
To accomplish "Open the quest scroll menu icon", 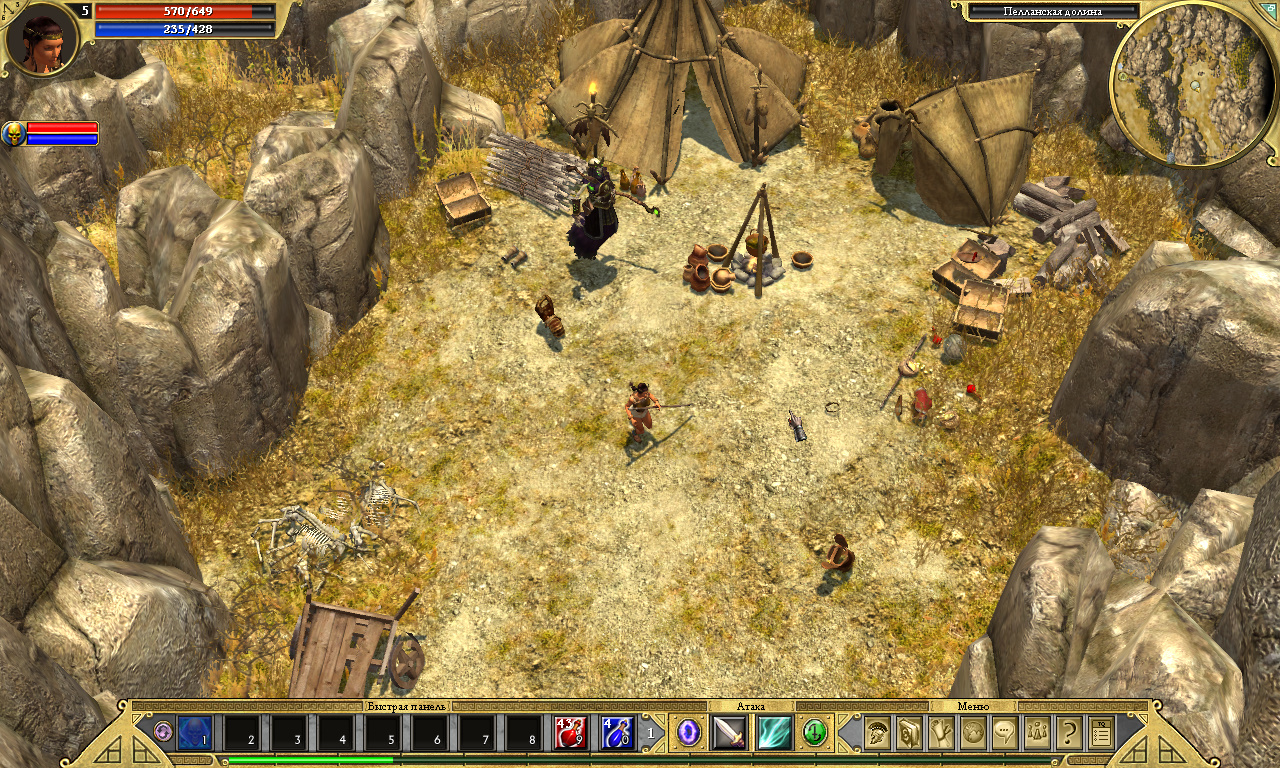I will point(941,733).
